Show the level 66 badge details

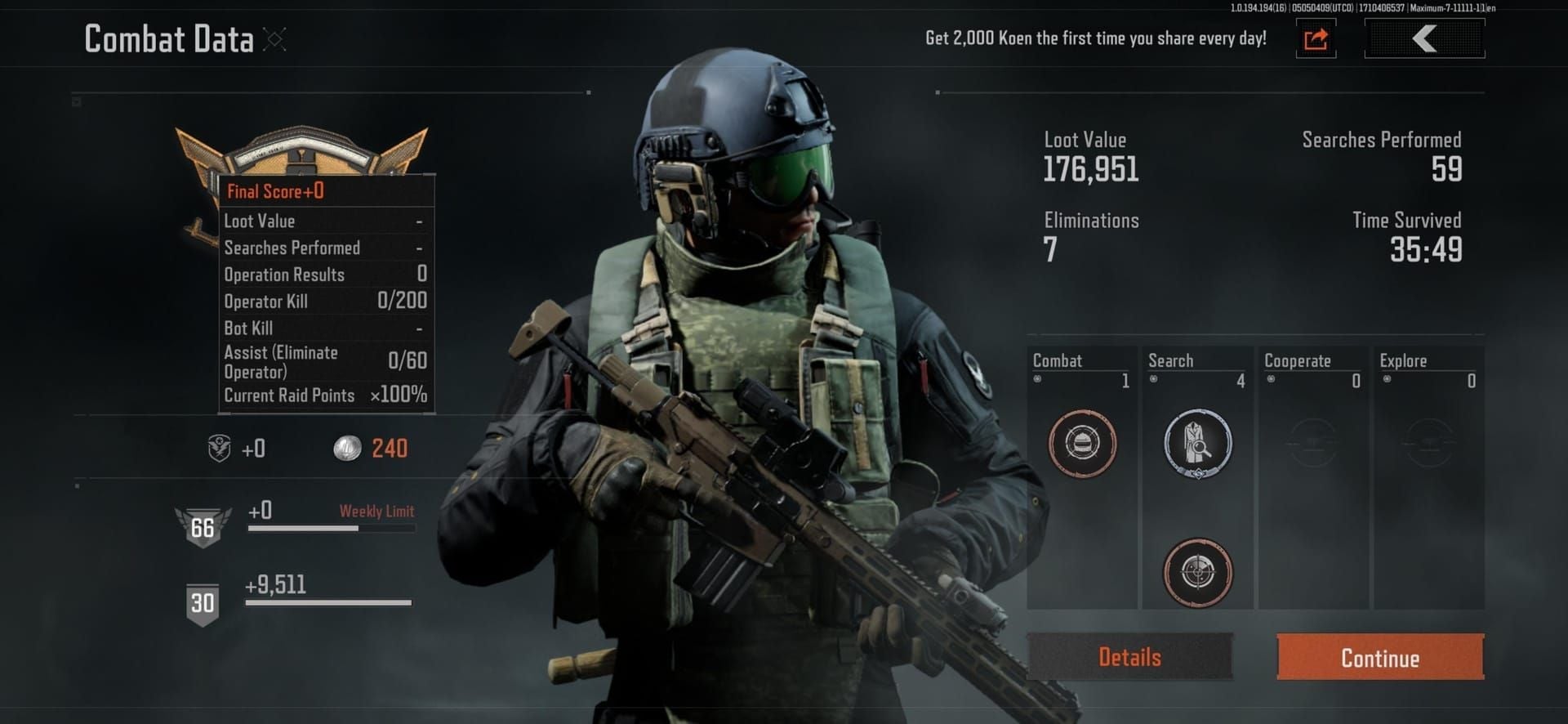tap(203, 527)
